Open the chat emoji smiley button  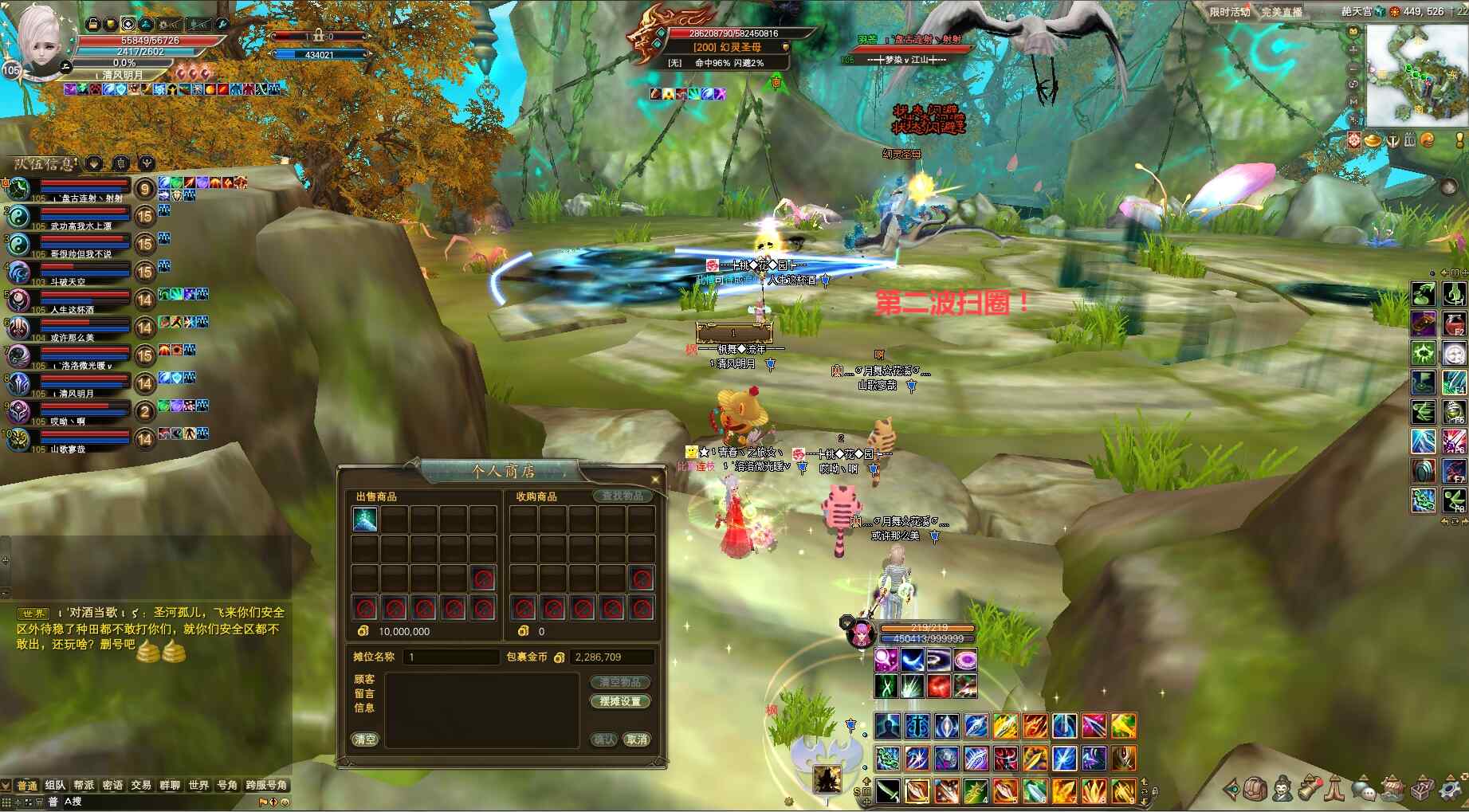(285, 802)
